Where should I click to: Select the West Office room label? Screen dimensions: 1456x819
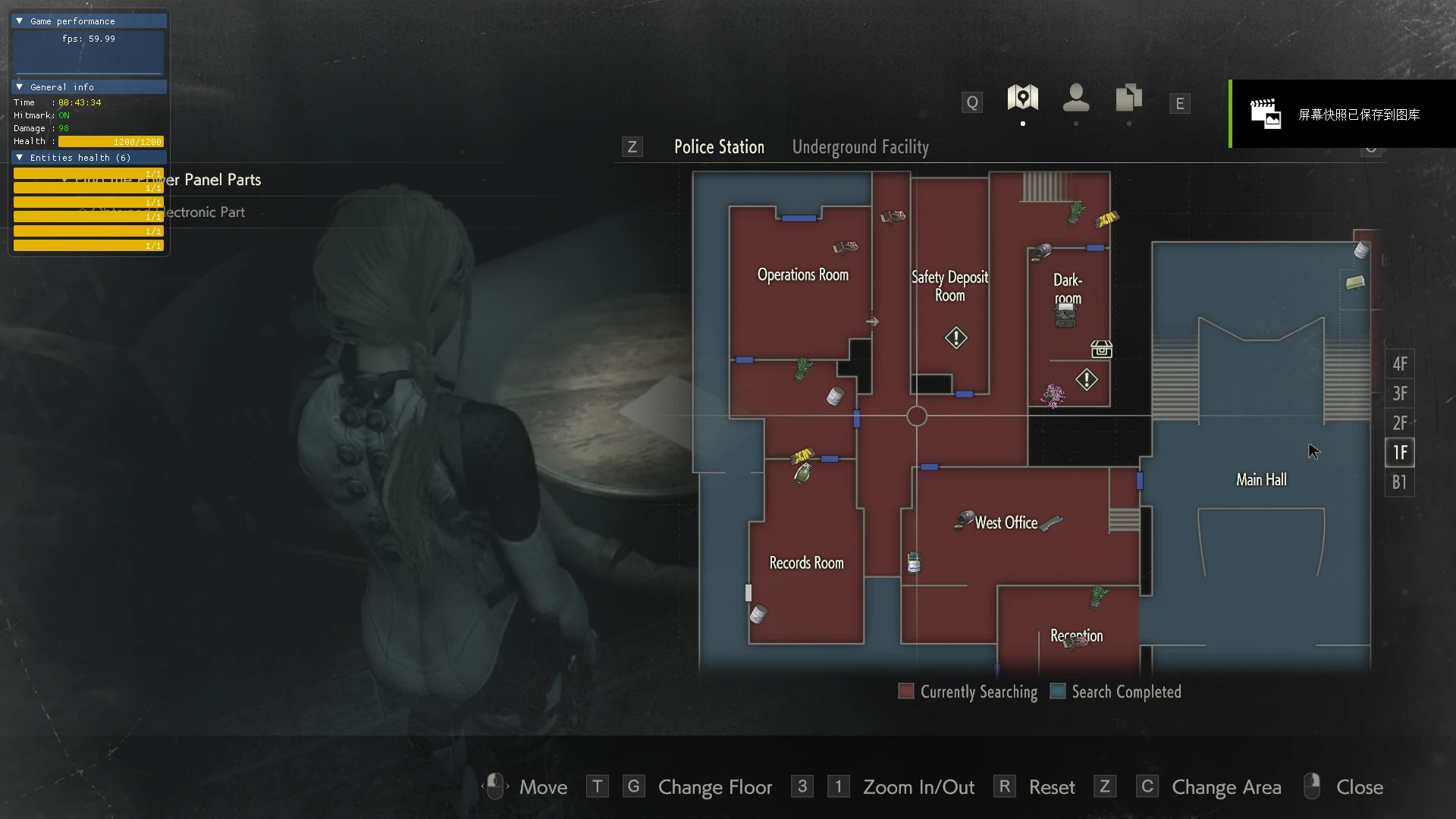1006,522
